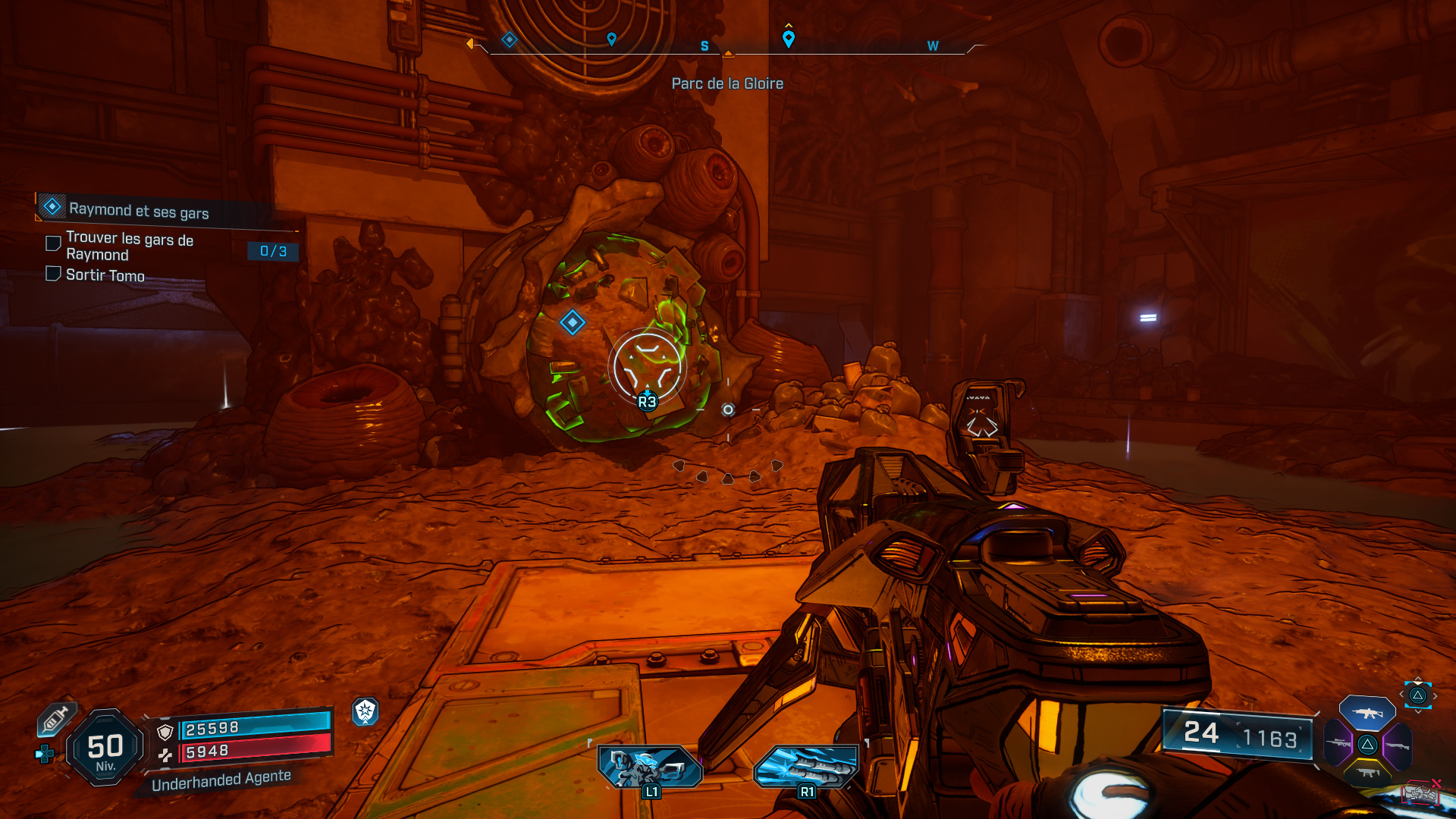This screenshot has height=819, width=1456.
Task: Click the 'Parc de la Gloire' location label
Action: (x=727, y=83)
